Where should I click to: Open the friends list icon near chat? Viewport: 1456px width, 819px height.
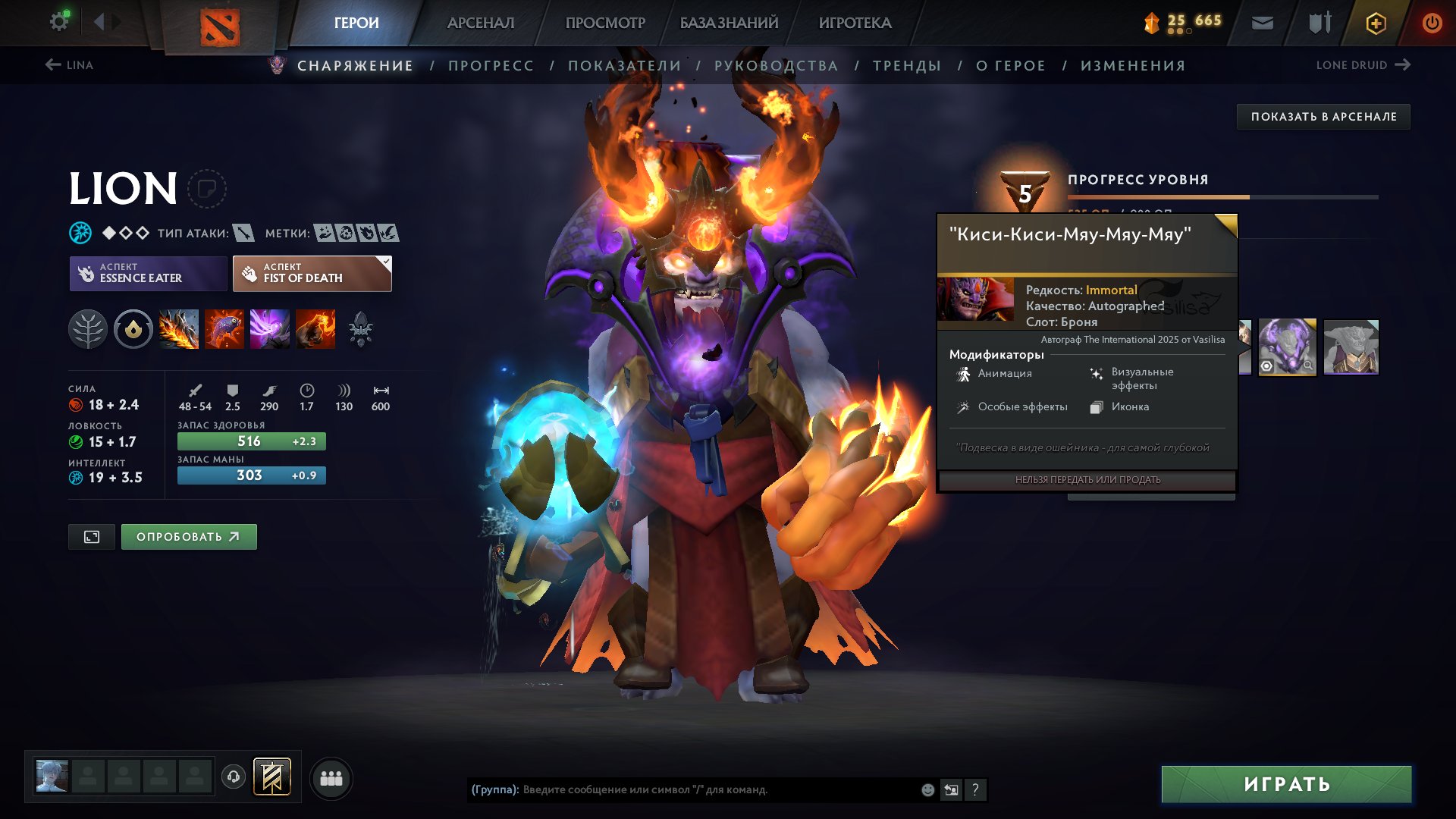(x=330, y=777)
